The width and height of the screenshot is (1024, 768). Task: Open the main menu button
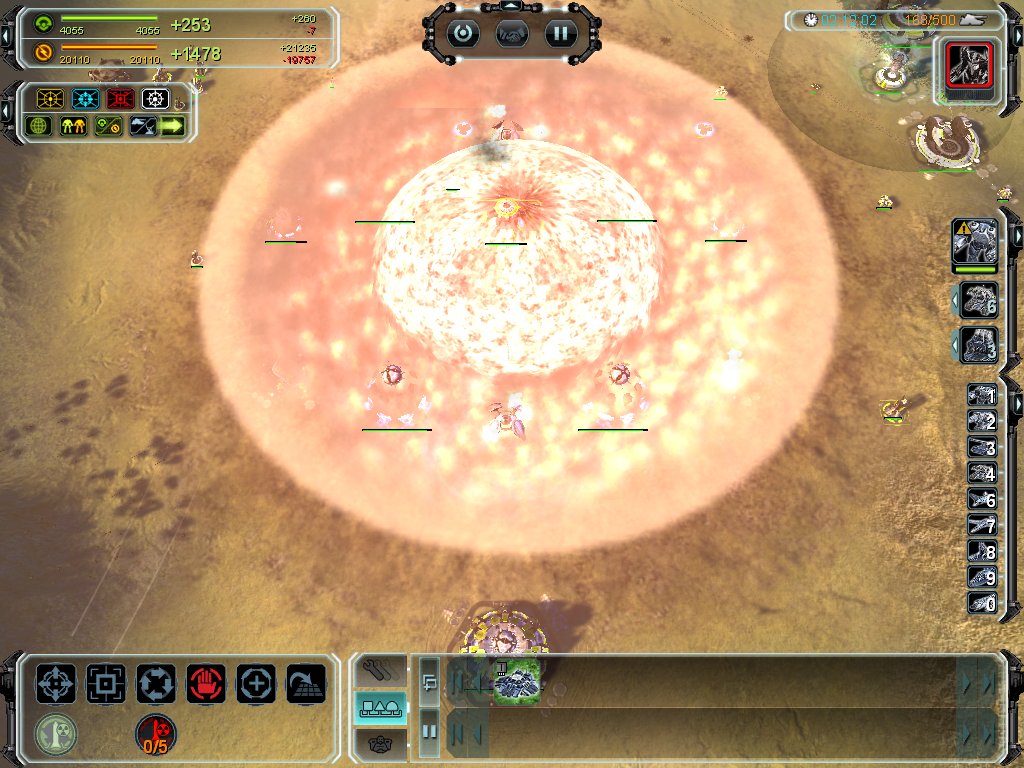463,33
